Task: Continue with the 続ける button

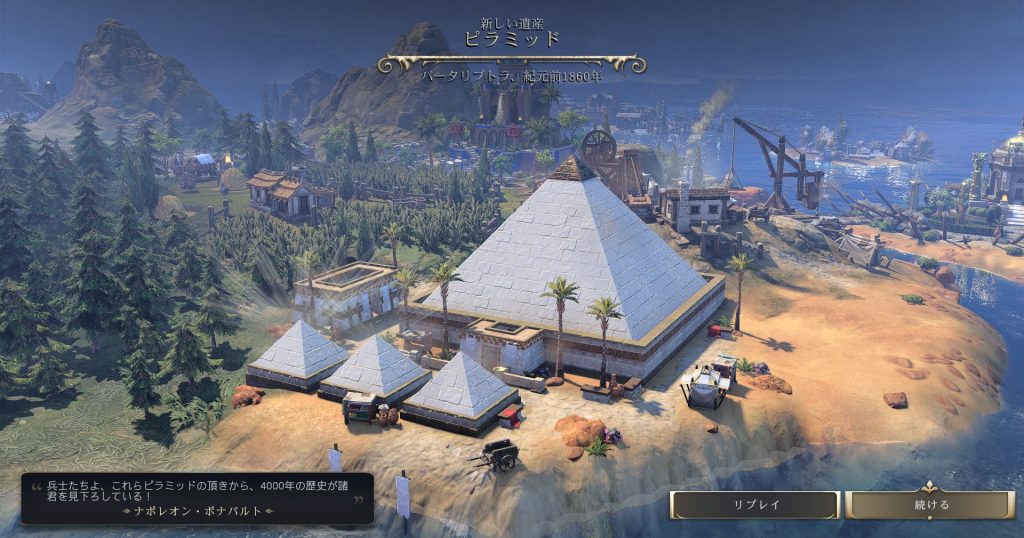Action: (930, 505)
